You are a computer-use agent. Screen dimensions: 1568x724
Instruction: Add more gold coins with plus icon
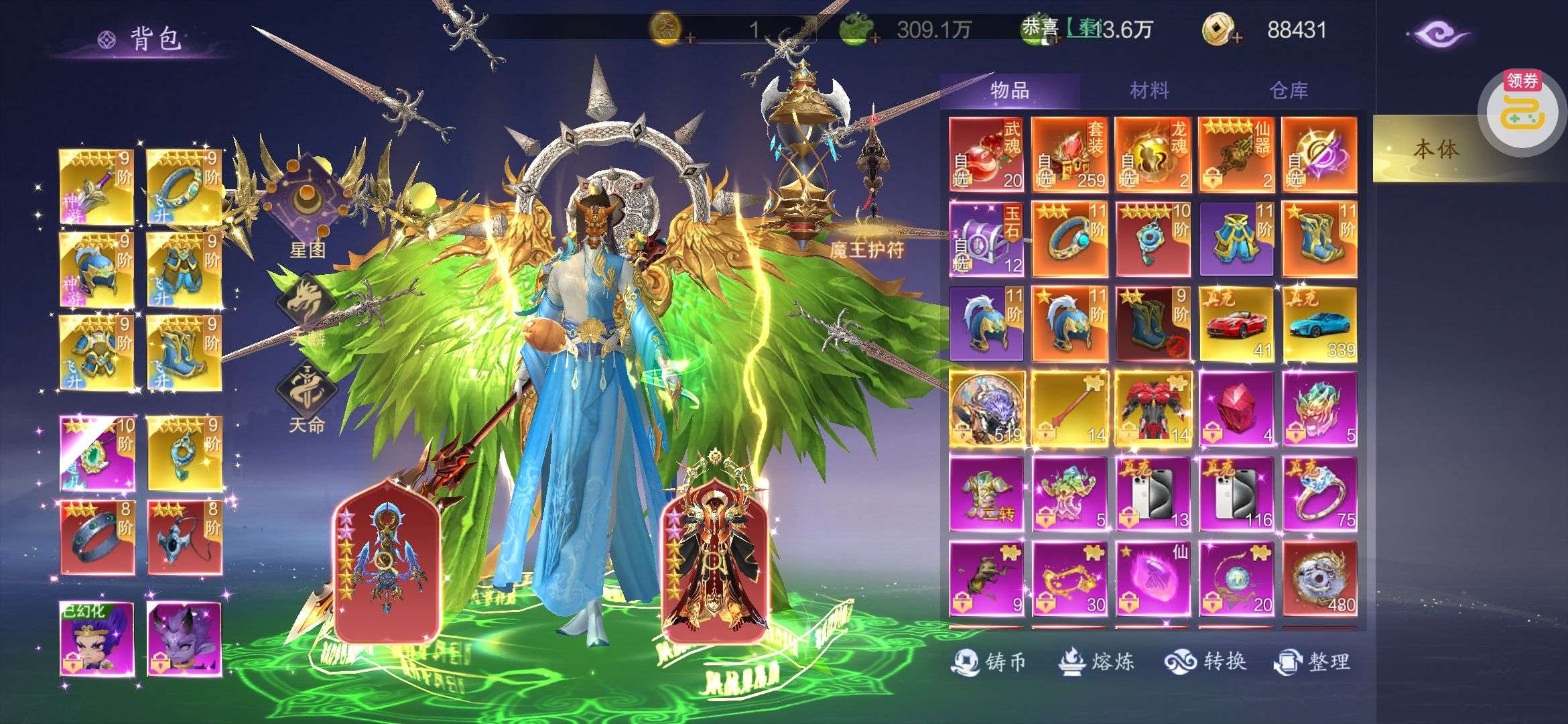tap(1236, 38)
